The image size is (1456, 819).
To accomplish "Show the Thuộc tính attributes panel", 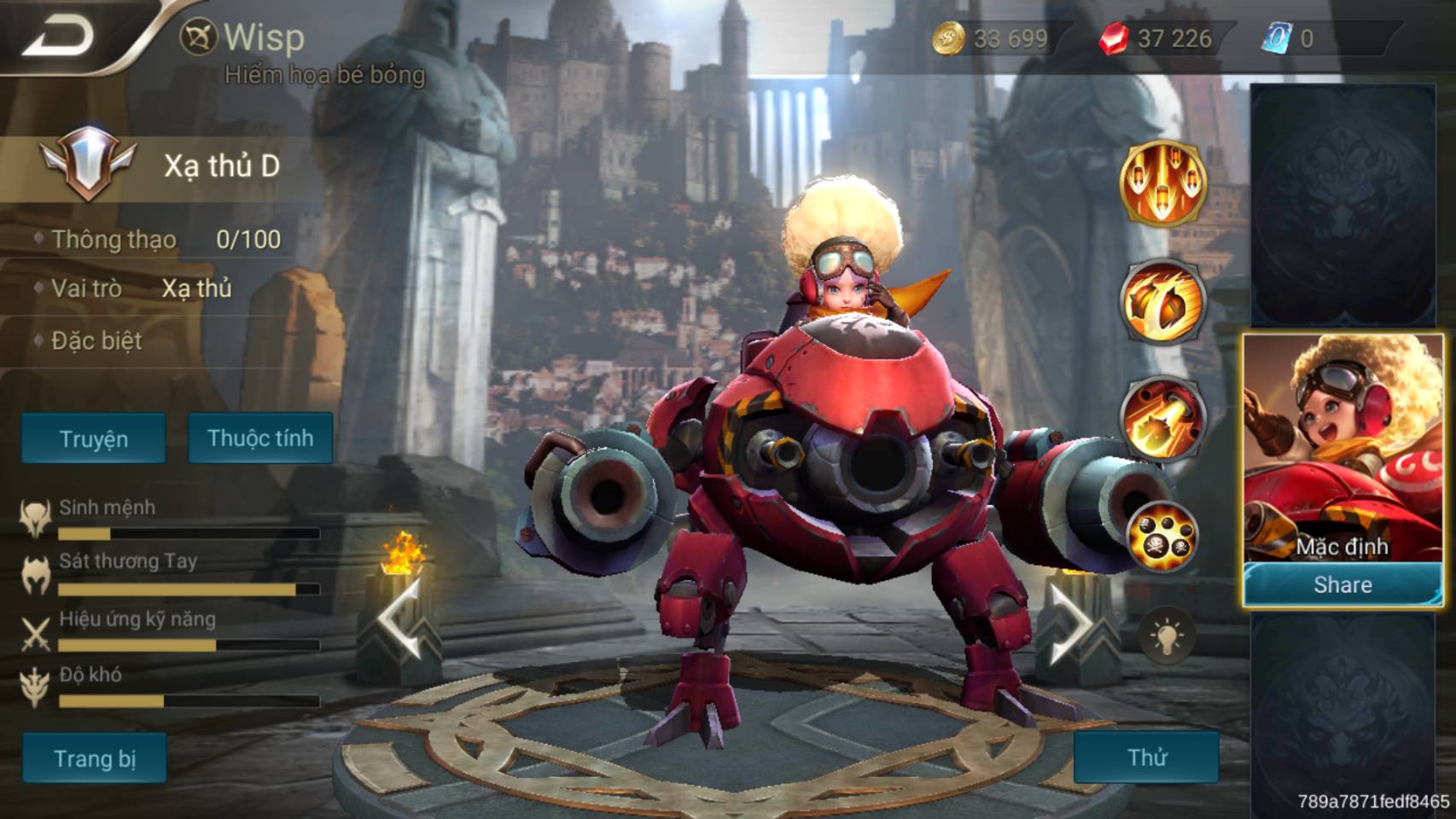I will click(260, 439).
